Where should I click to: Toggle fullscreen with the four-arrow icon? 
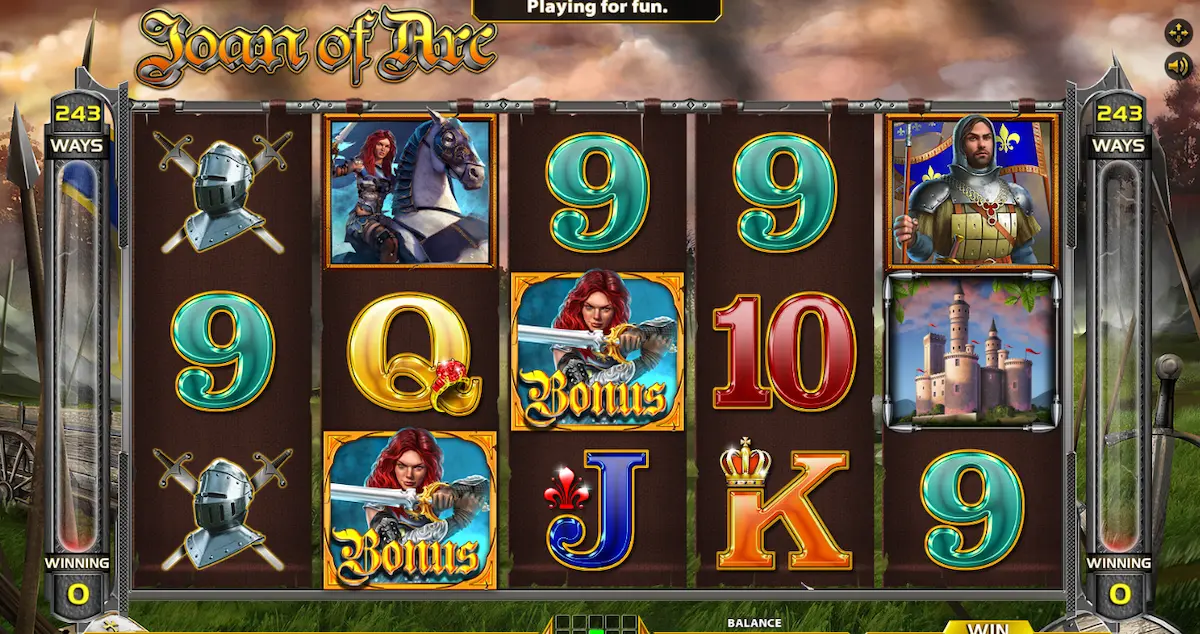[x=1176, y=32]
